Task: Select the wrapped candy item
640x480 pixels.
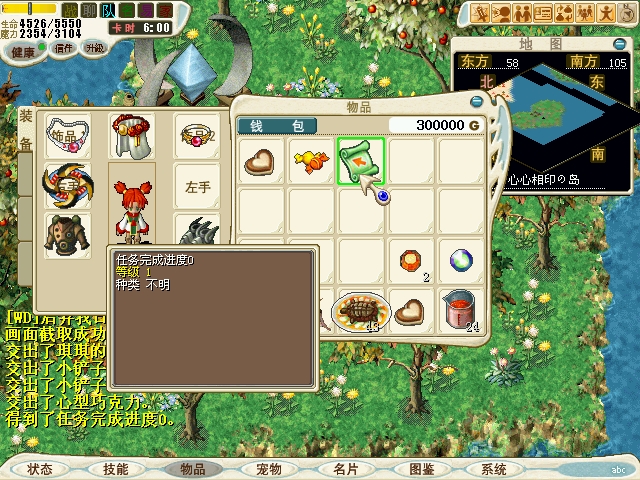Action: [311, 161]
